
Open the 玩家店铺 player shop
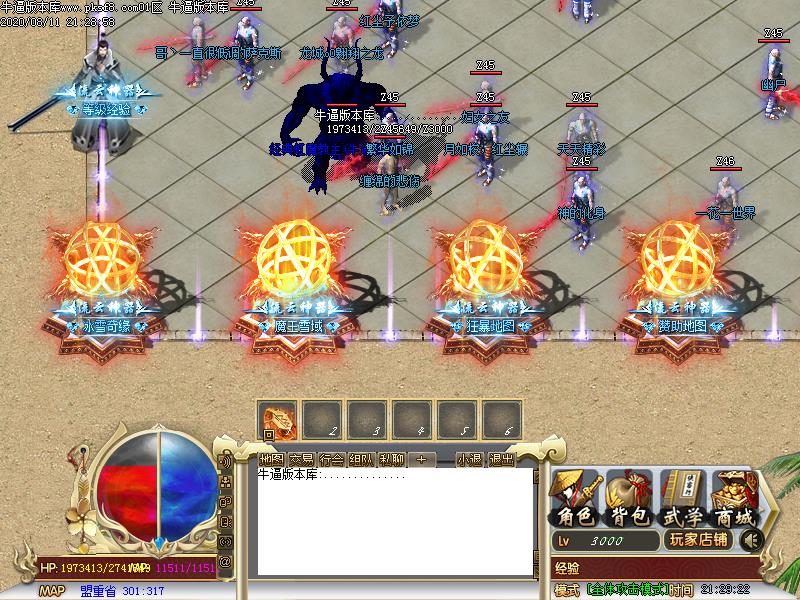pyautogui.click(x=698, y=540)
